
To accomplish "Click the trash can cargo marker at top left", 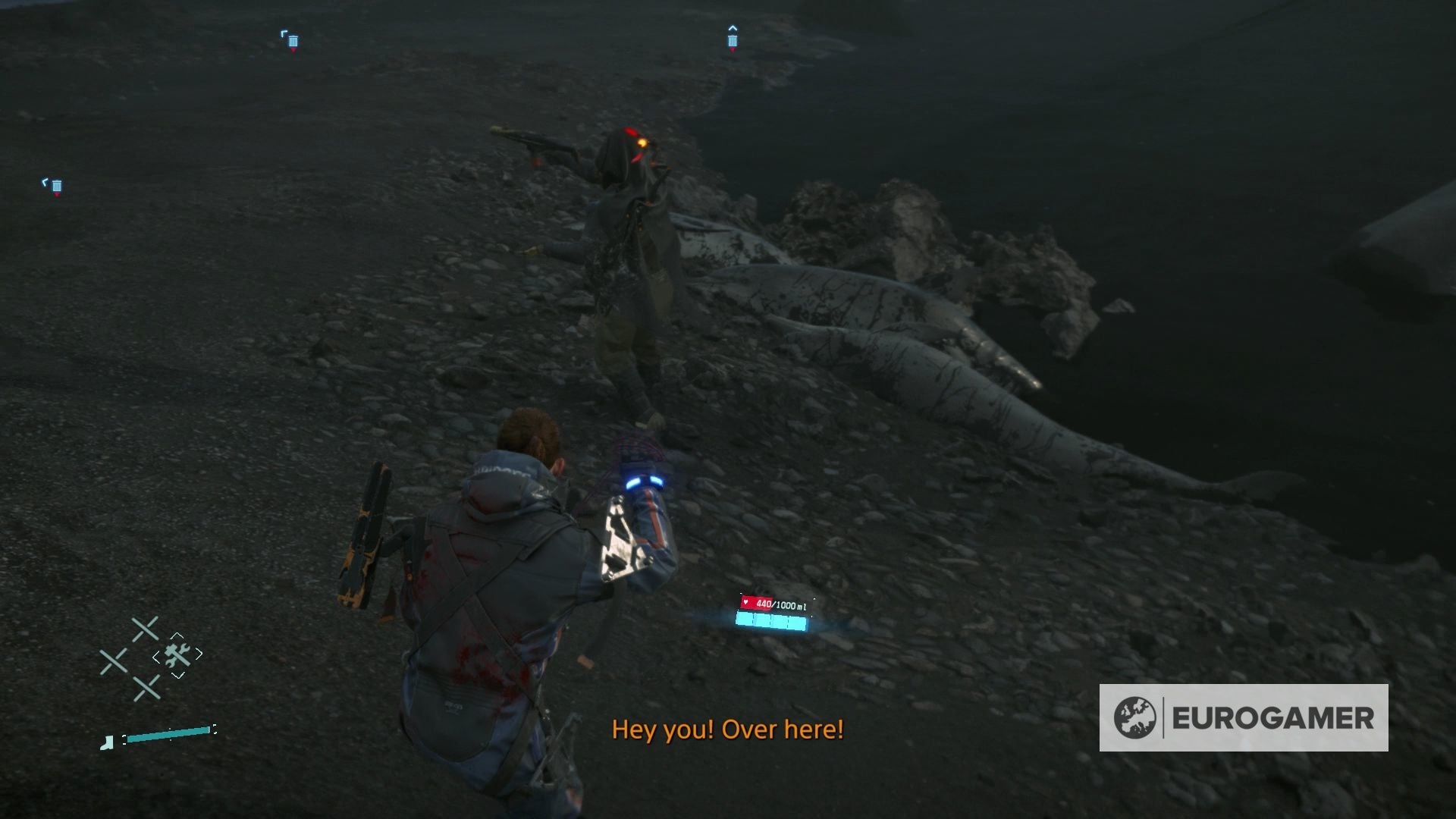I will pos(293,41).
